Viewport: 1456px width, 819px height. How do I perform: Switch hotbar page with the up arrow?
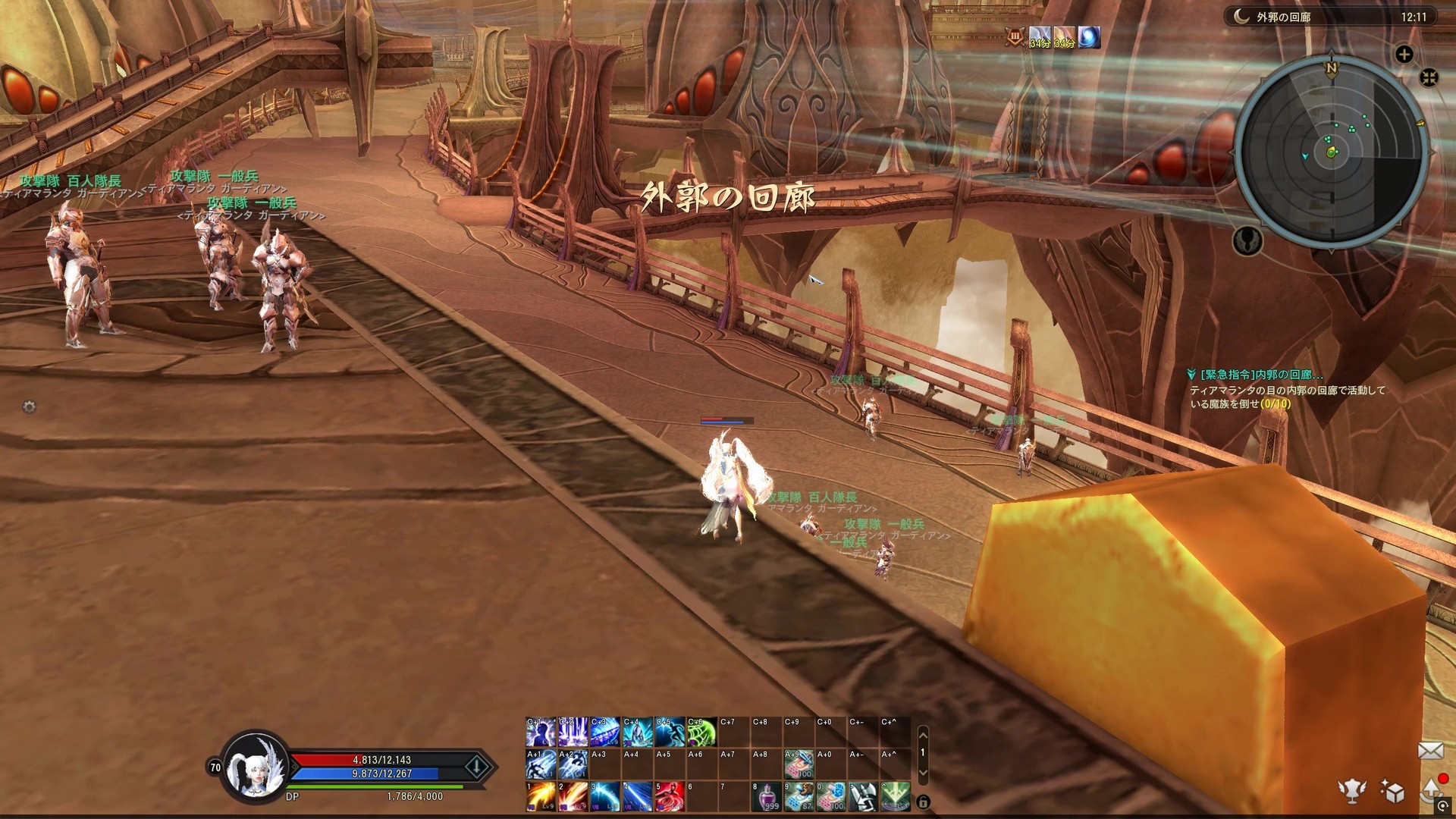(923, 734)
